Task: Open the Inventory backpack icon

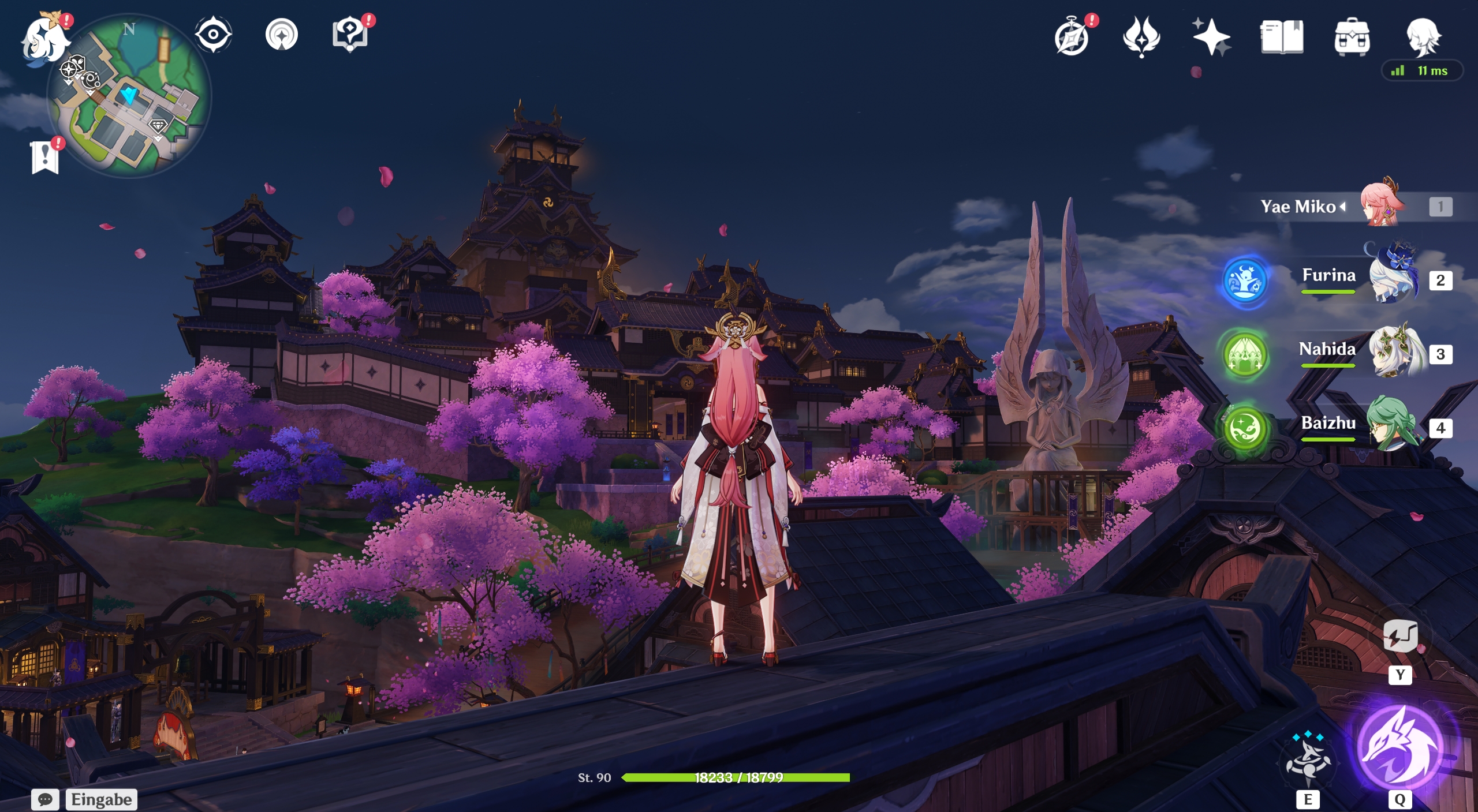Action: click(1351, 36)
